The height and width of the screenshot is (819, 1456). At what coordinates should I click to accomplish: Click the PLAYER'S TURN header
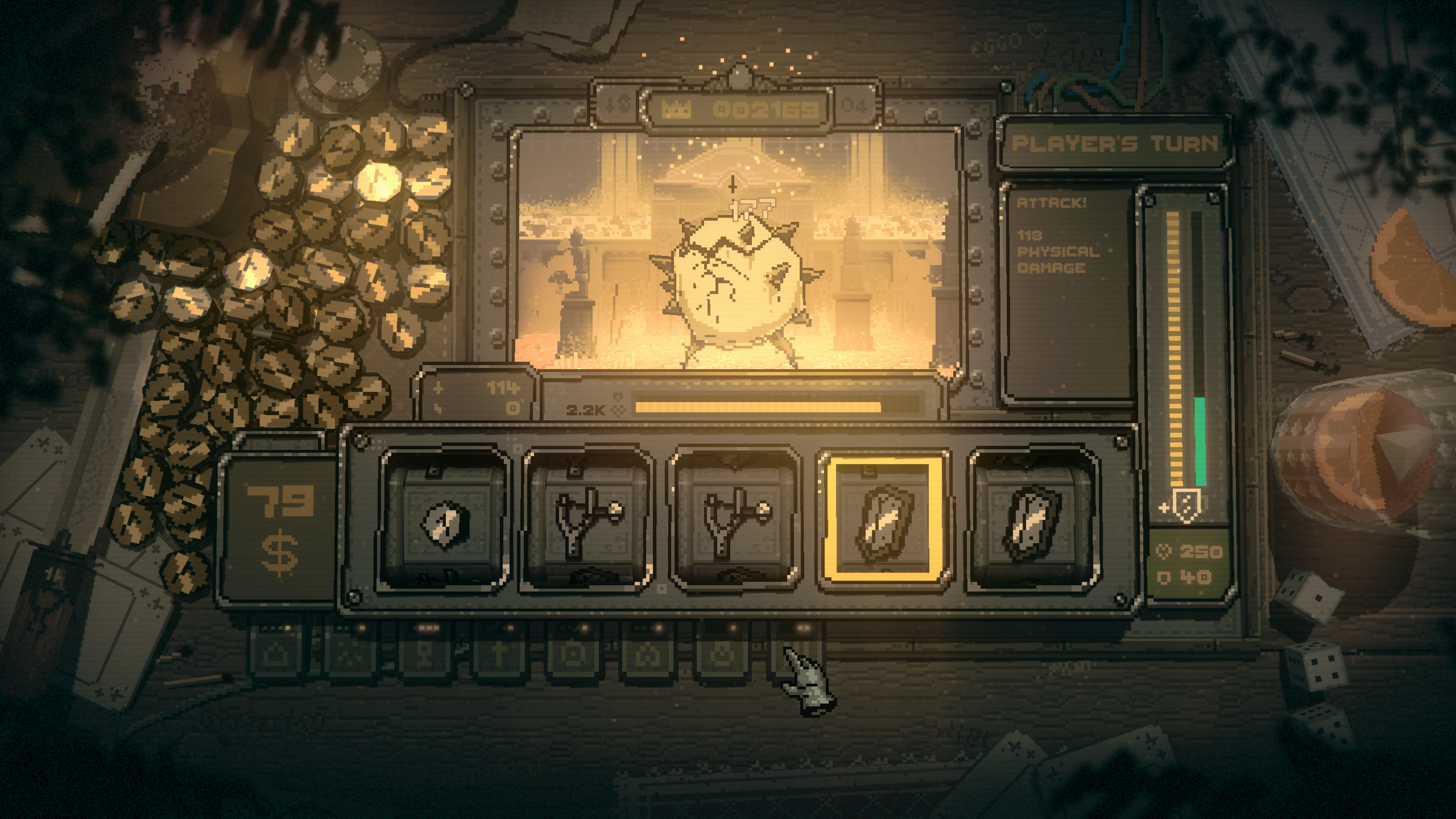(x=1110, y=144)
